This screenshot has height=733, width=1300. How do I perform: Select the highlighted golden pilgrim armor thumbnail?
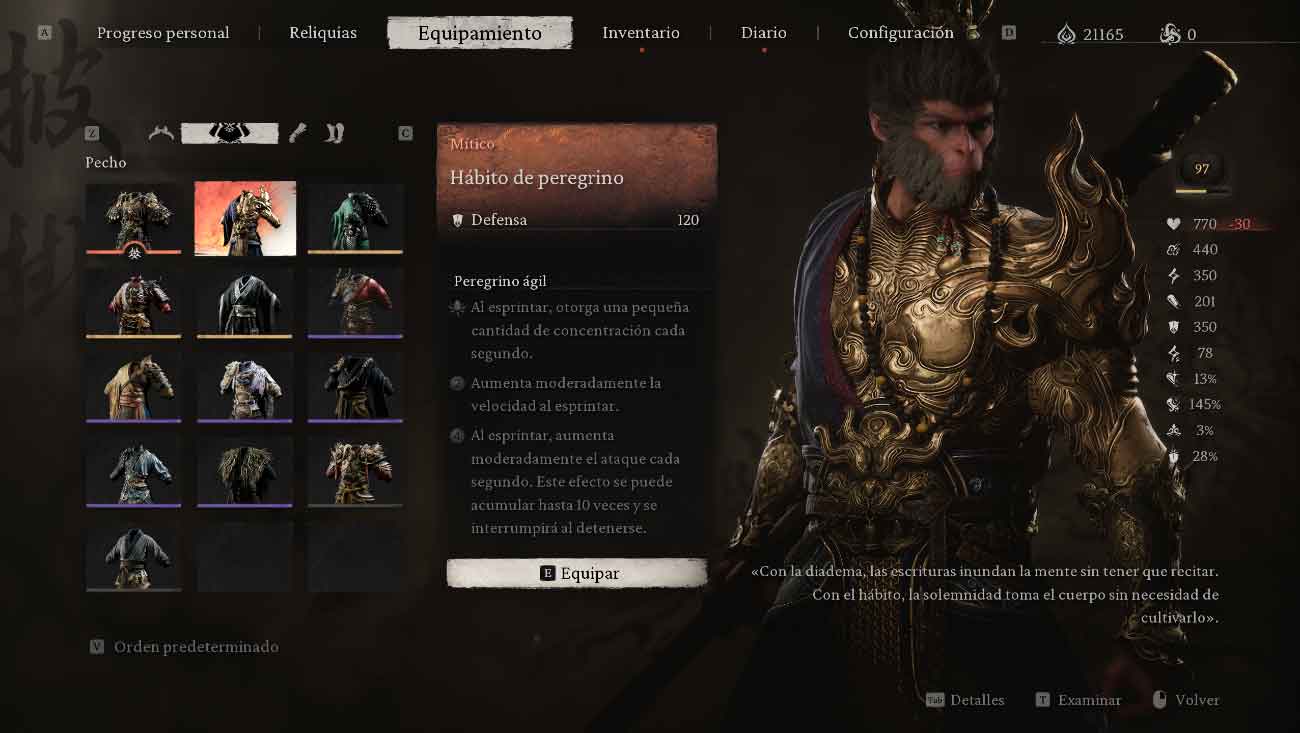tap(245, 218)
